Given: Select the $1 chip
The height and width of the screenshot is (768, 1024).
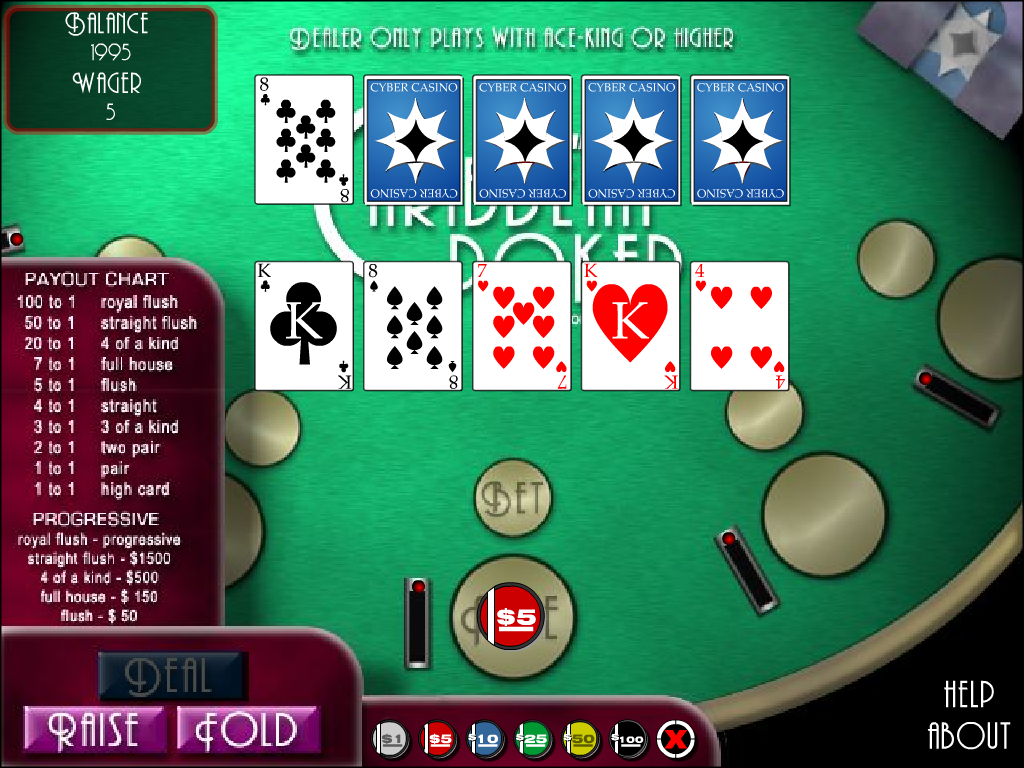Looking at the screenshot, I should pos(391,740).
